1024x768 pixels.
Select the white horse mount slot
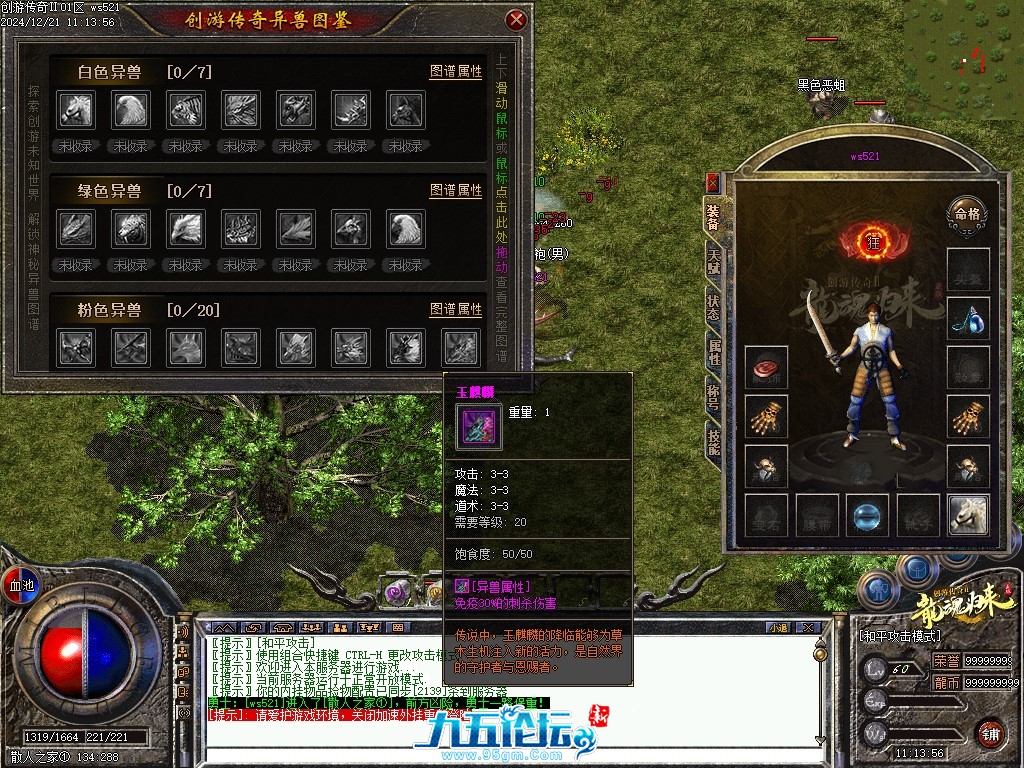pyautogui.click(x=968, y=515)
